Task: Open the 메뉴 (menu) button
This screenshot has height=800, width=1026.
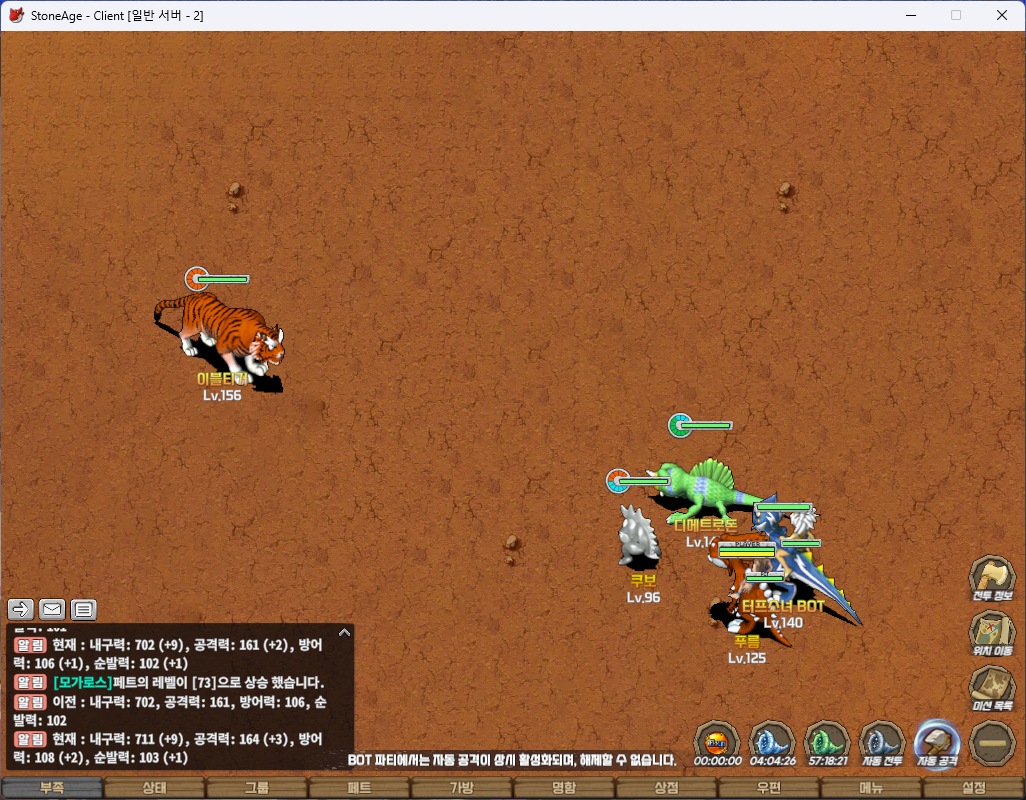Action: pyautogui.click(x=871, y=788)
